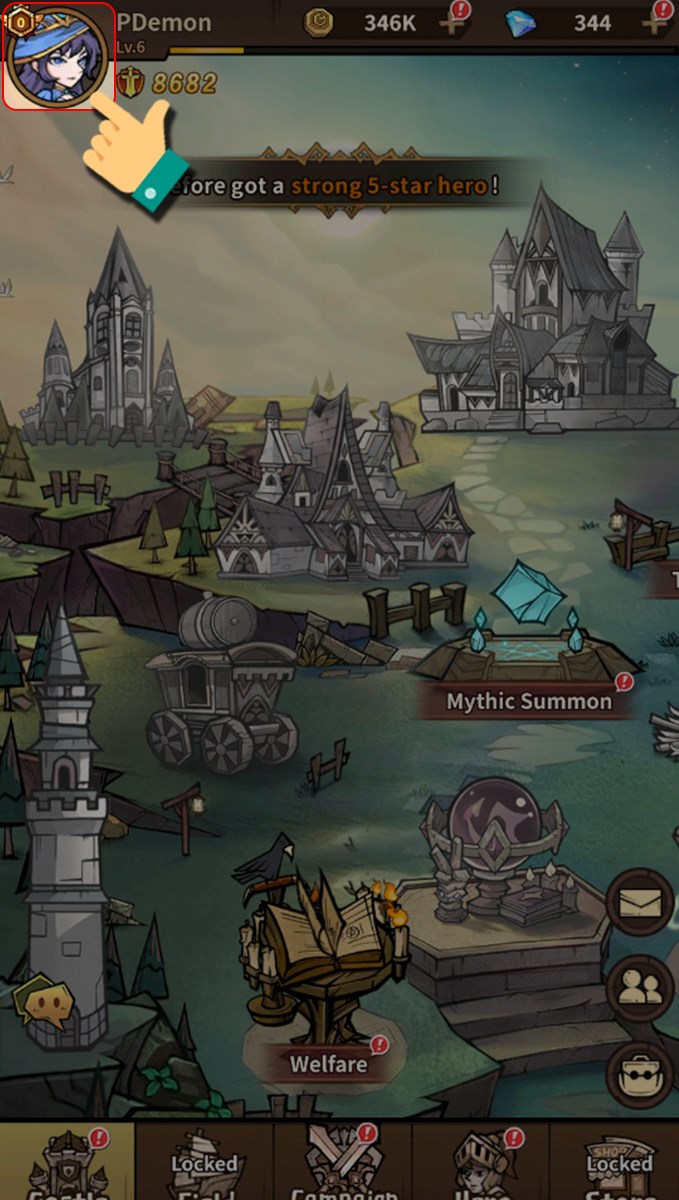Viewport: 679px width, 1200px height.
Task: Add more diamonds with plus button
Action: pos(658,23)
